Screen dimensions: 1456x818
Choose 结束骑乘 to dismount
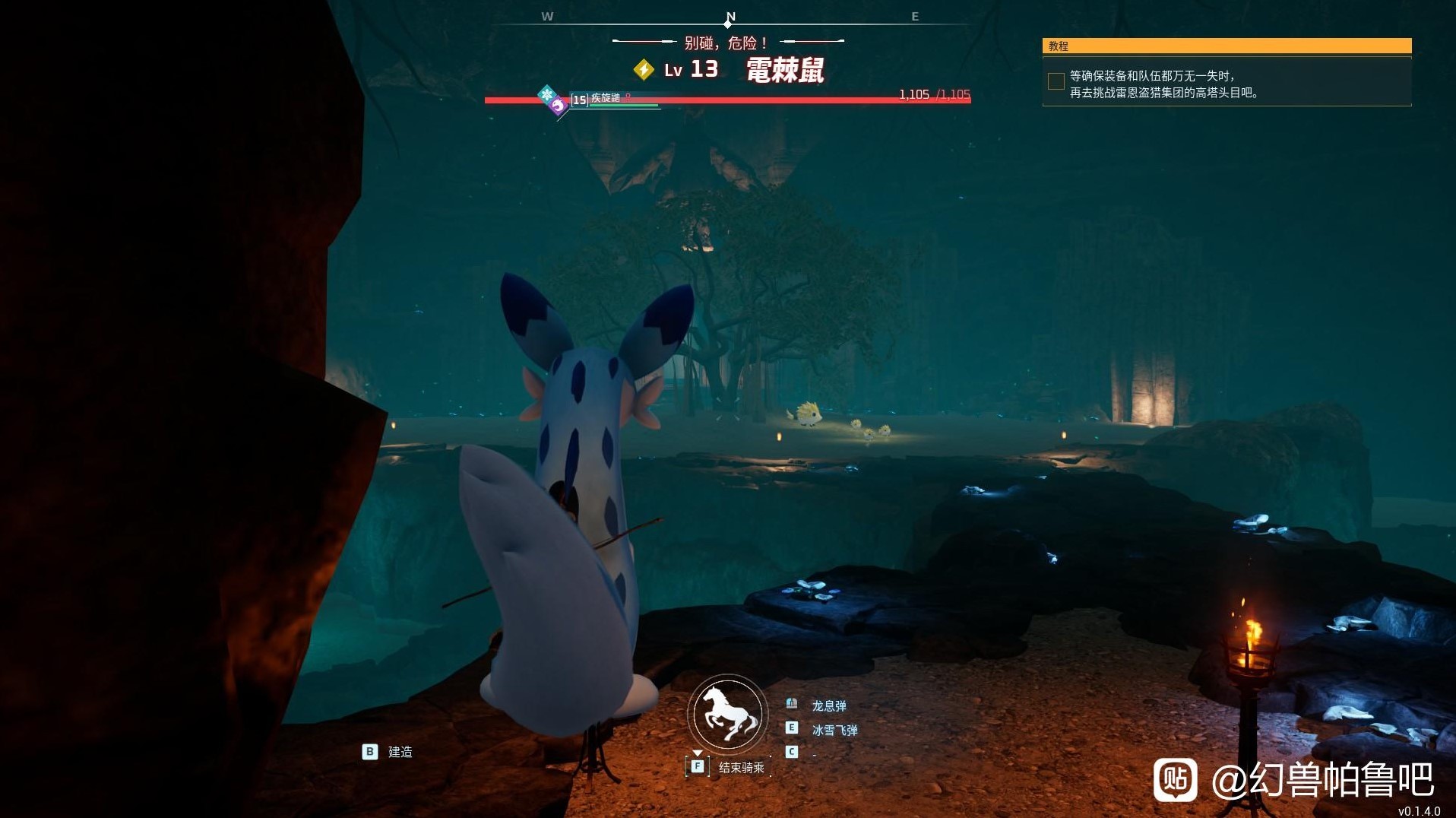coord(741,767)
